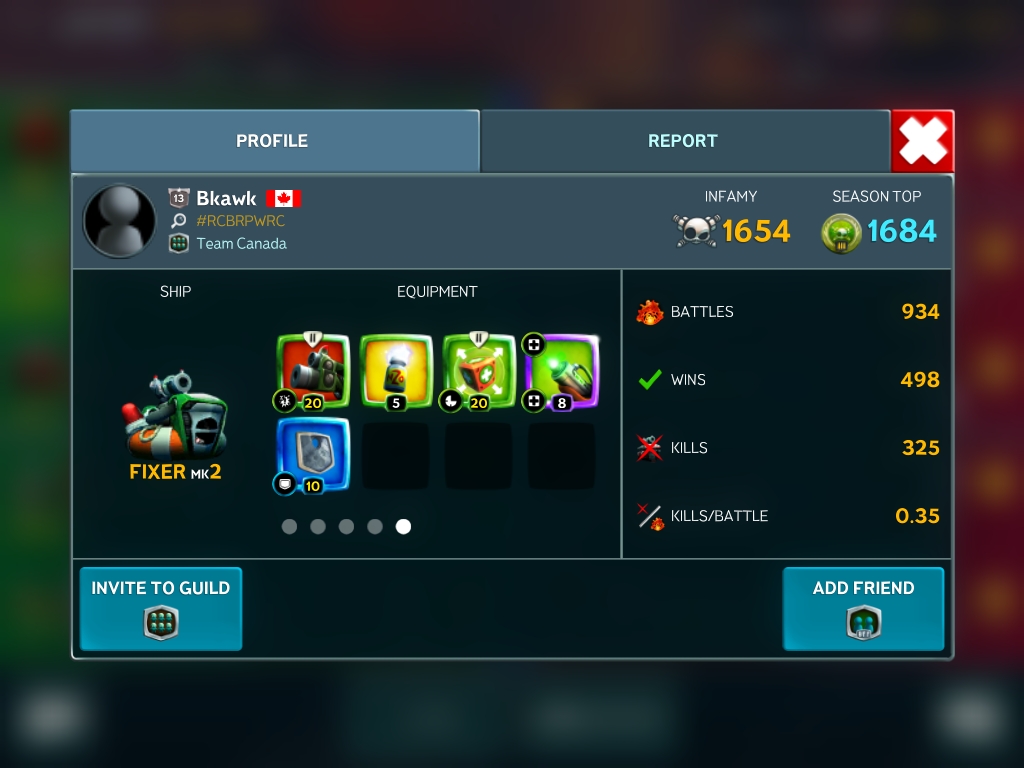Open the Report tab

click(684, 141)
